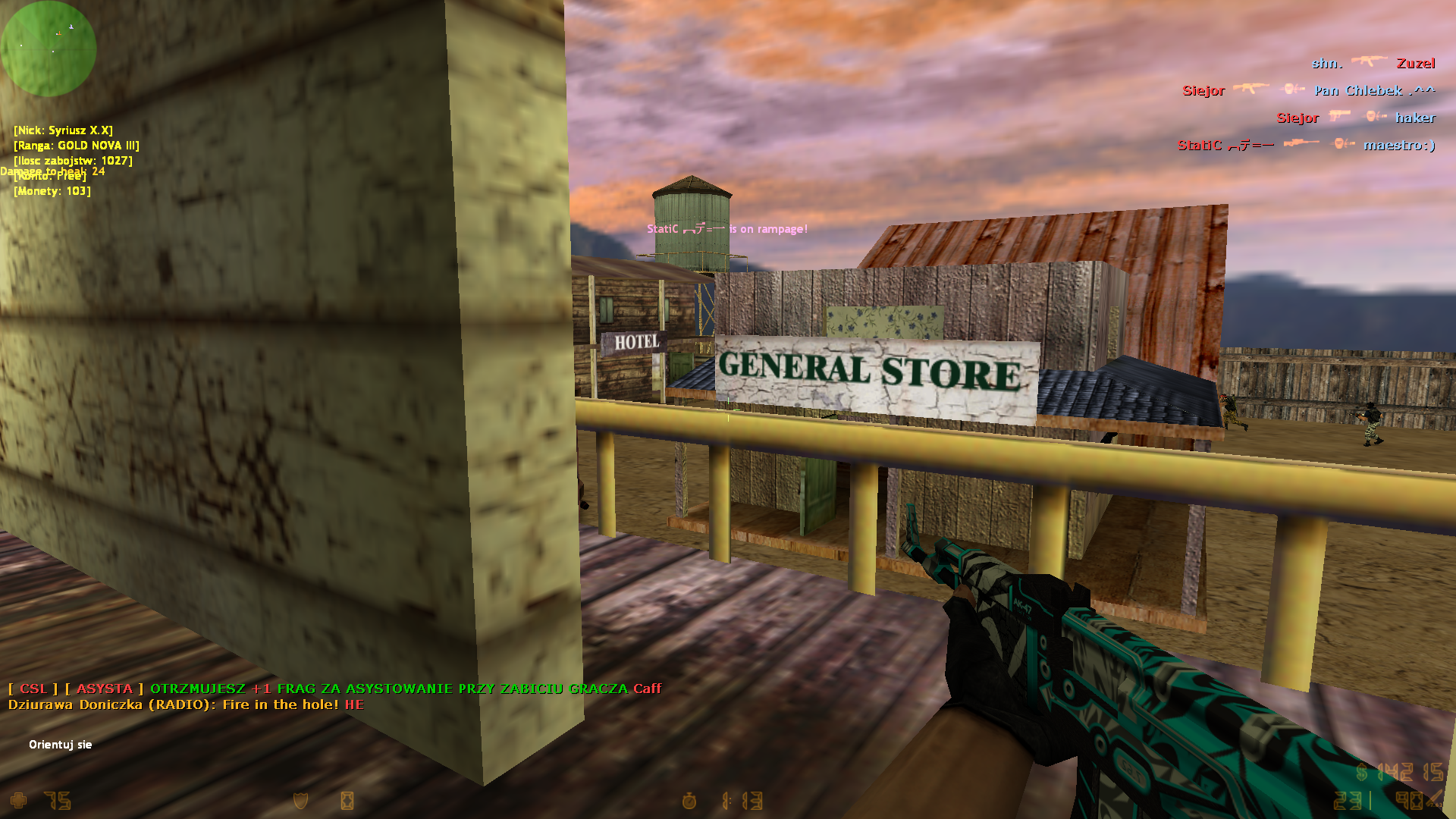Click the StatiC killed maestro:) feed entry

1306,145
